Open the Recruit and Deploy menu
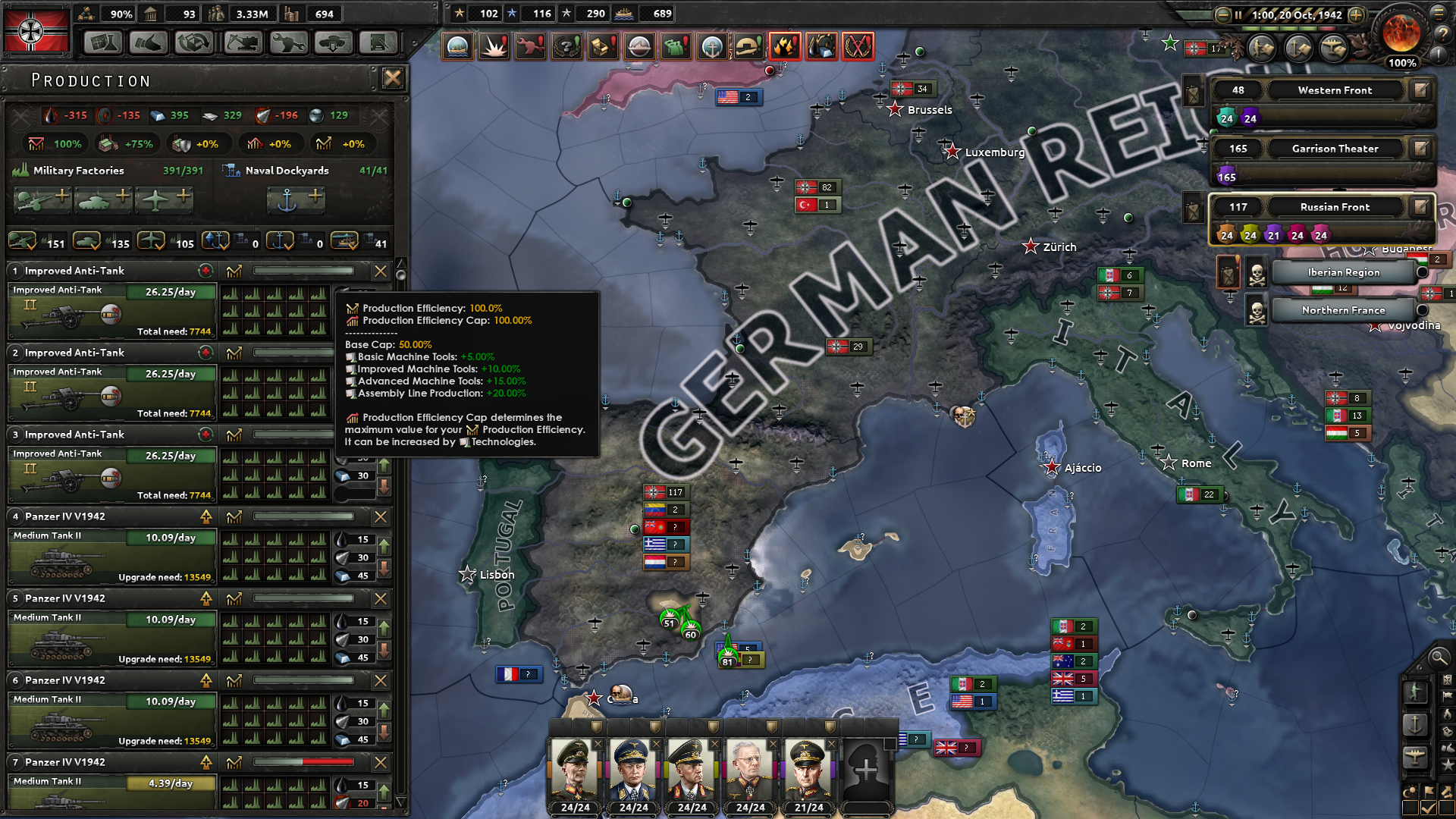 click(x=334, y=42)
